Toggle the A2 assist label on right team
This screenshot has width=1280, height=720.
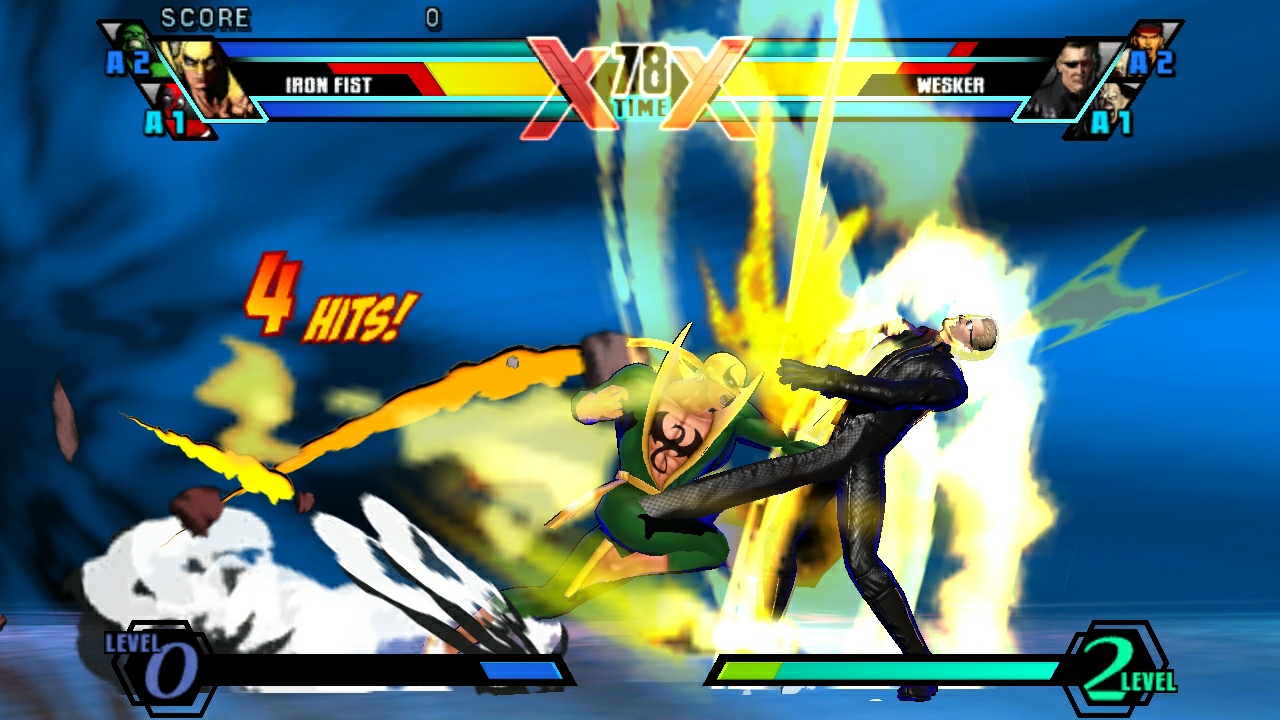(x=1153, y=62)
